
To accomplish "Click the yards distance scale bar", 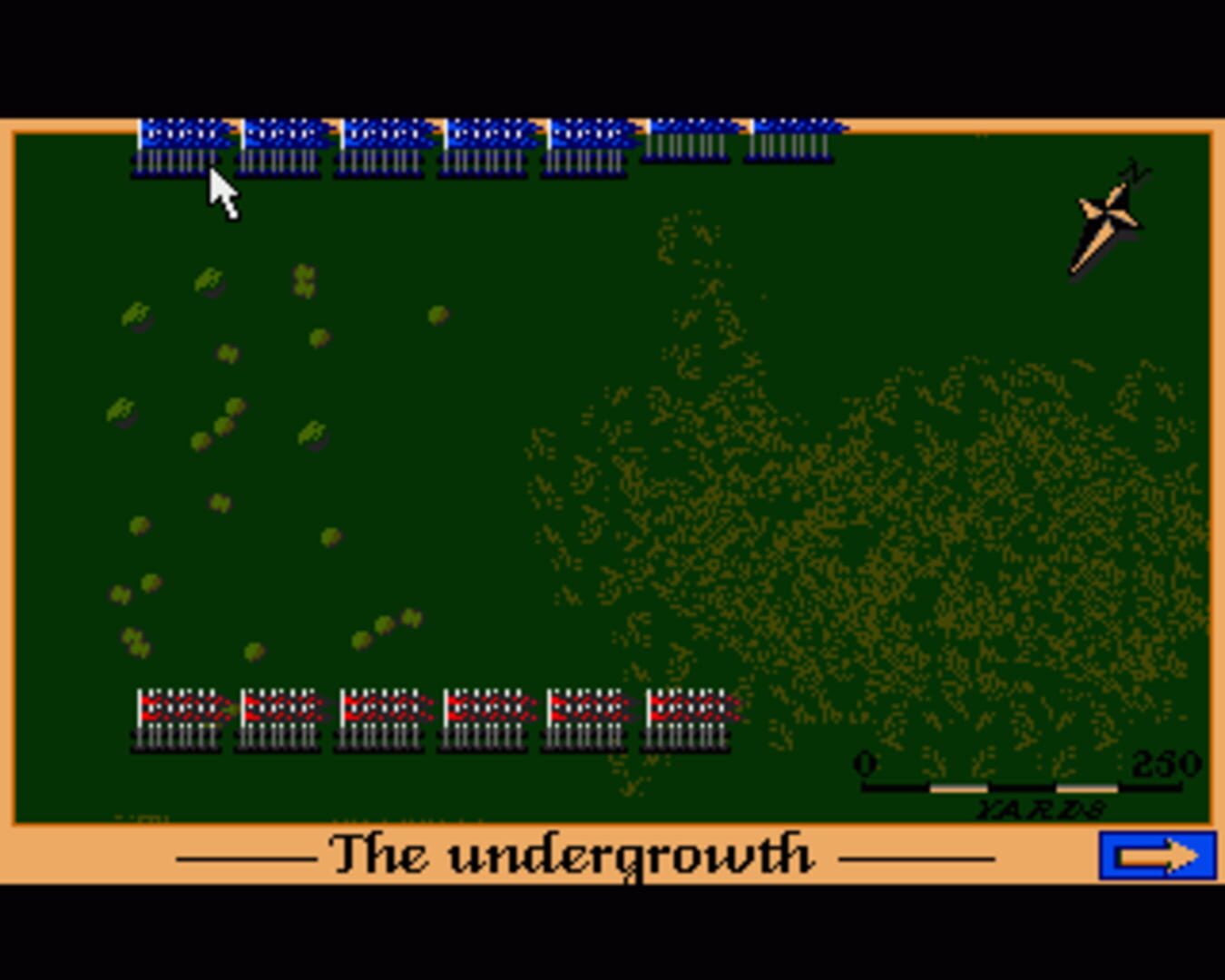I will [1021, 789].
